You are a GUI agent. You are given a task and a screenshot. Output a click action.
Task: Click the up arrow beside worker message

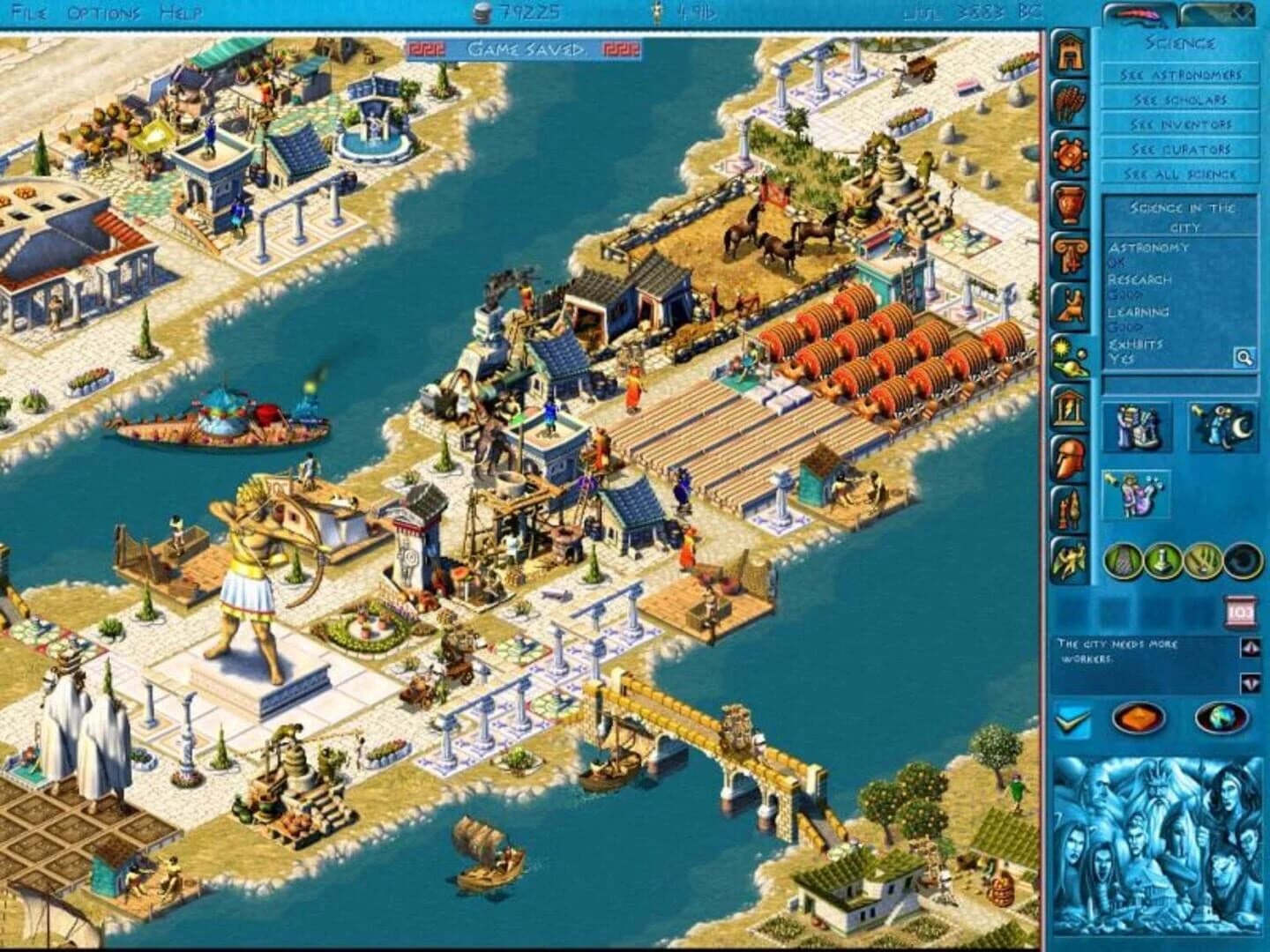(x=1250, y=649)
